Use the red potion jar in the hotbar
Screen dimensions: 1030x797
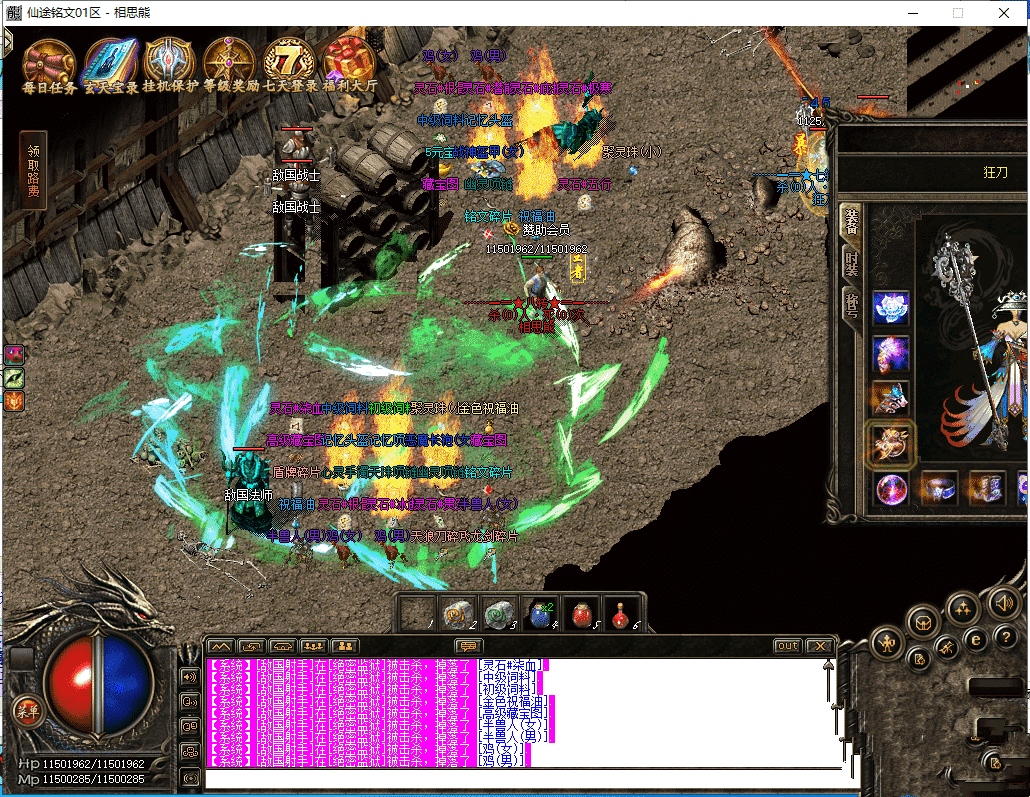coord(582,613)
